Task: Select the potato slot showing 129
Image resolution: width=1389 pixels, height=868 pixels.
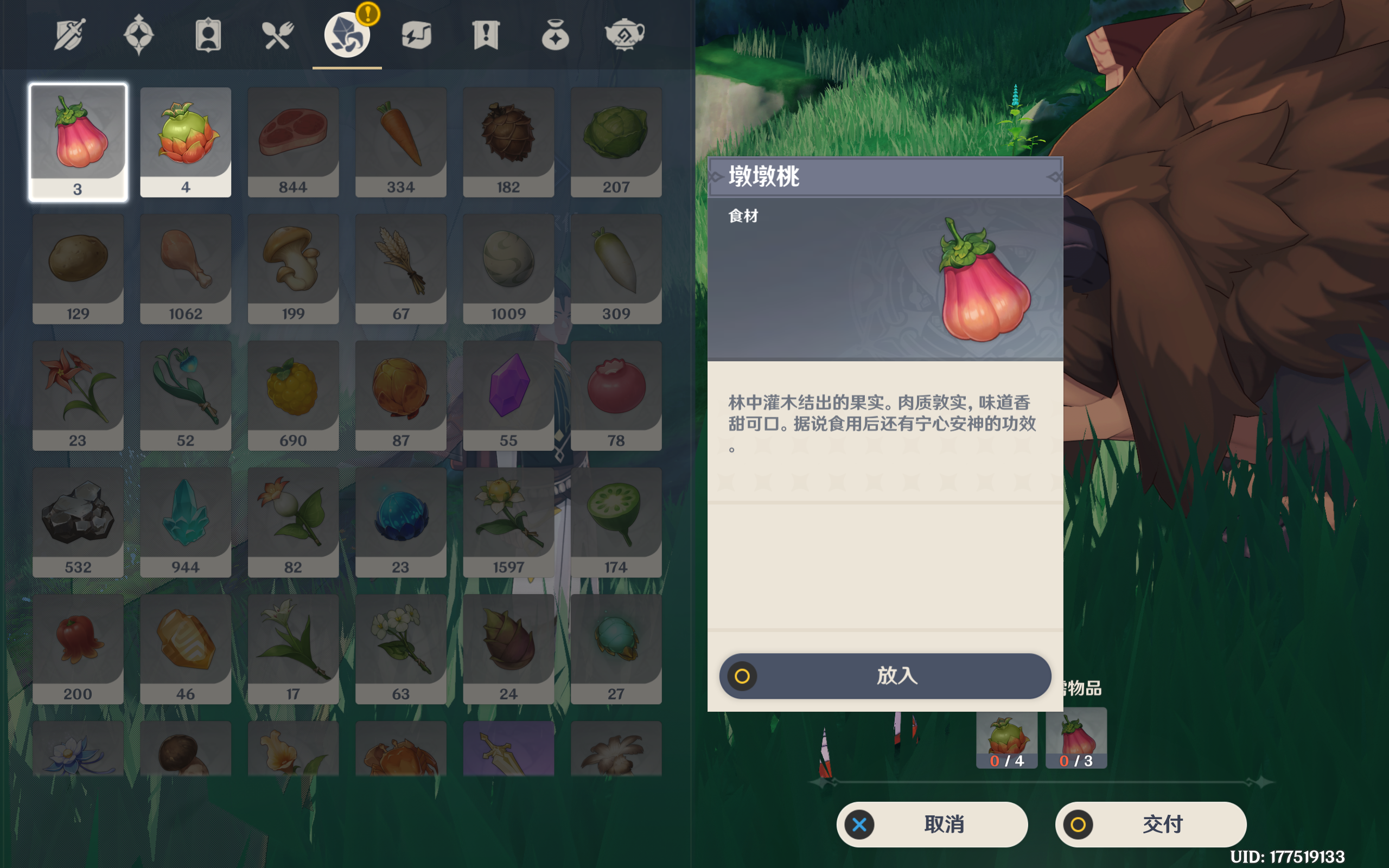Action: (78, 269)
